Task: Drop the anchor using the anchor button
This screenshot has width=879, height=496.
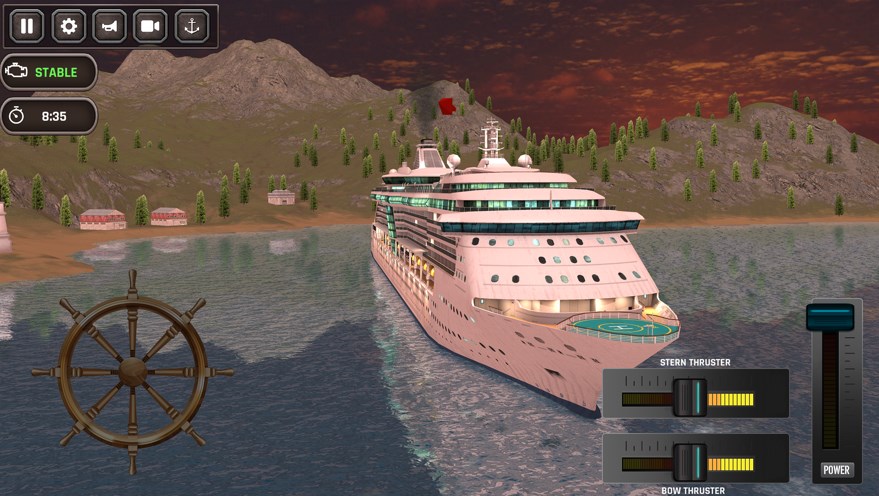Action: tap(192, 26)
